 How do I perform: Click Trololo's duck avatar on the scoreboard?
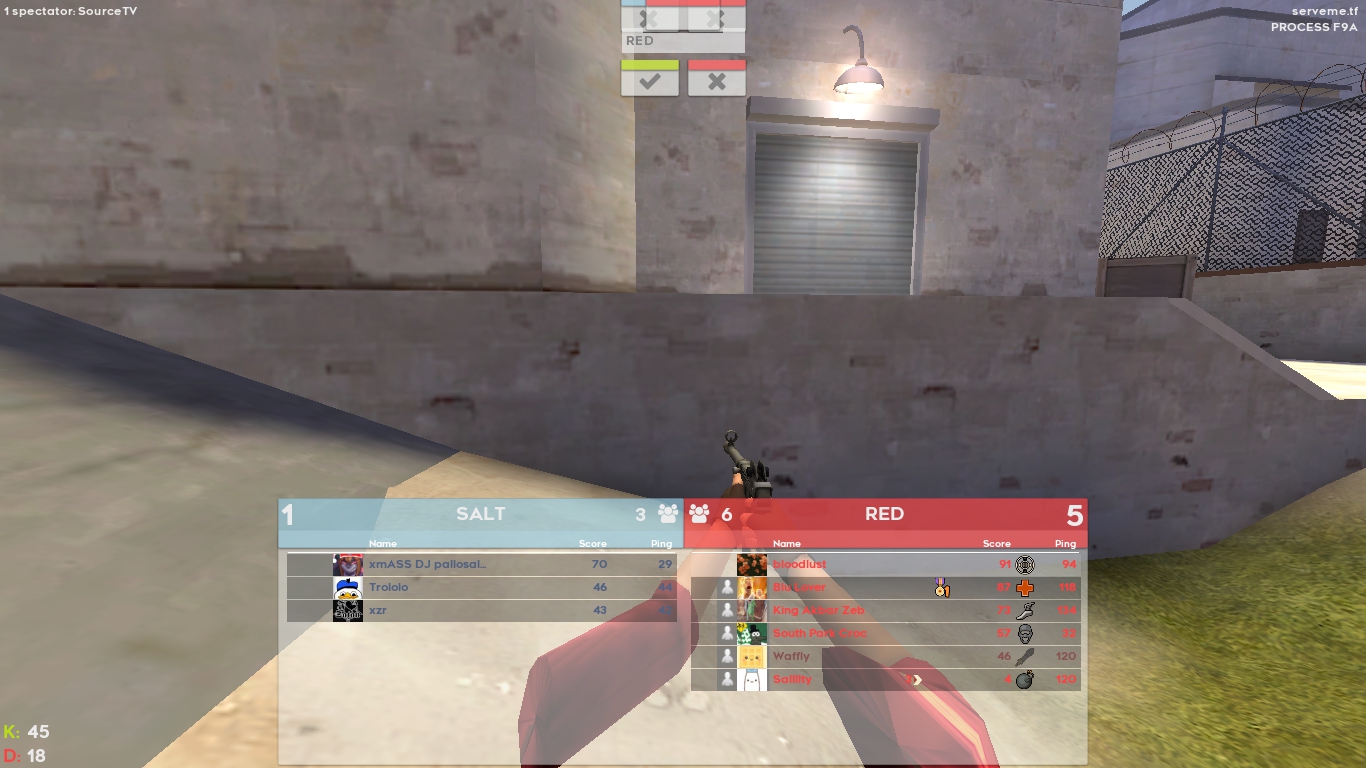coord(347,587)
